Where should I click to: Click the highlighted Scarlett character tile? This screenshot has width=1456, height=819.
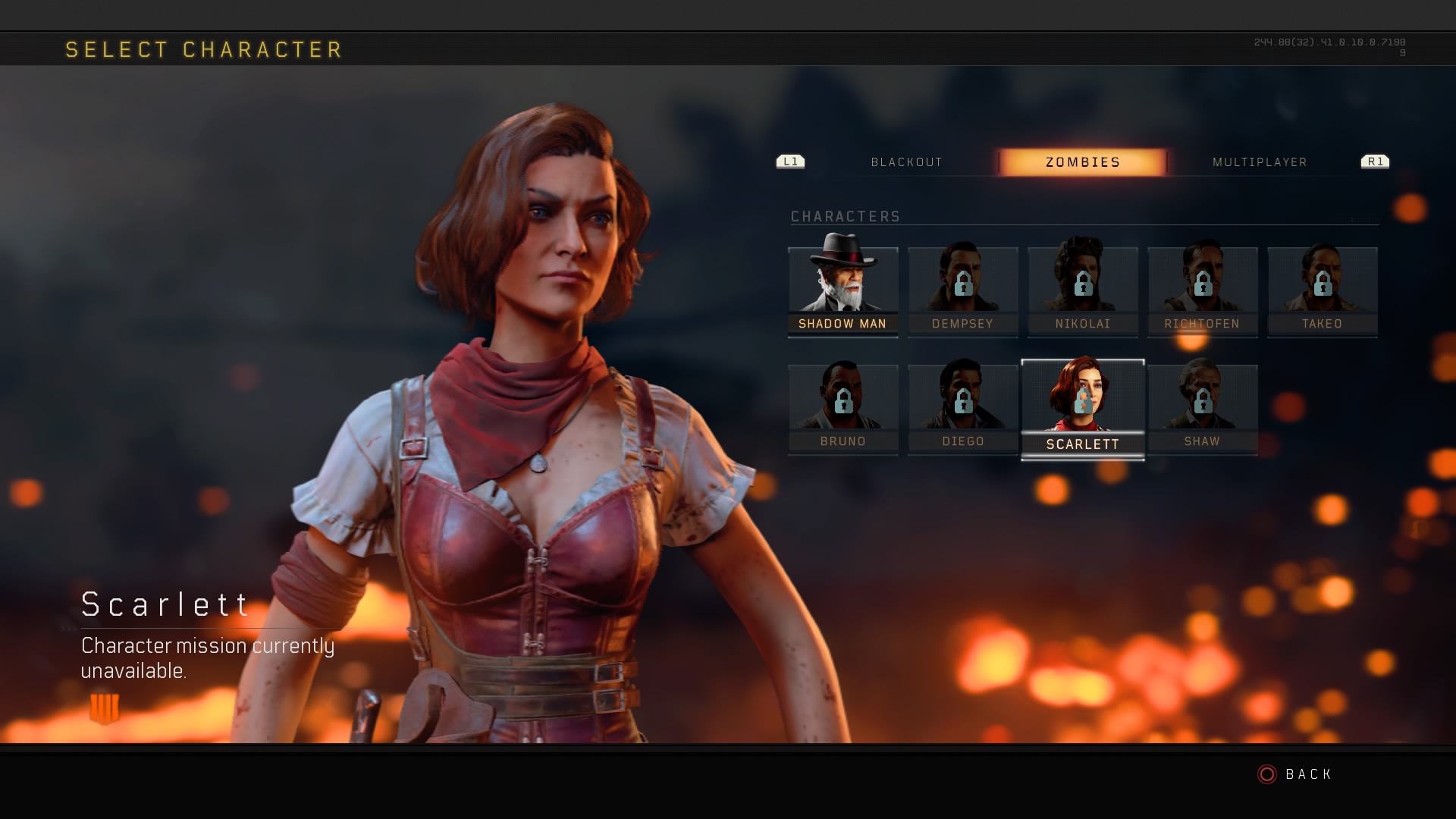(x=1082, y=409)
